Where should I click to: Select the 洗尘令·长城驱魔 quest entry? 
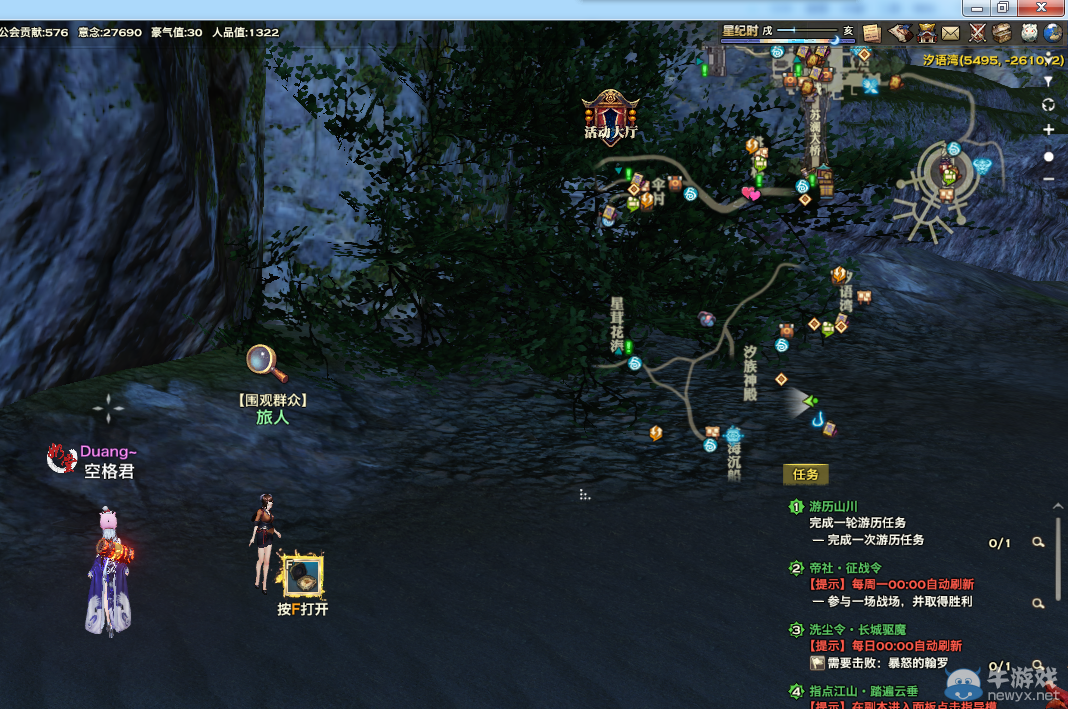click(x=856, y=630)
